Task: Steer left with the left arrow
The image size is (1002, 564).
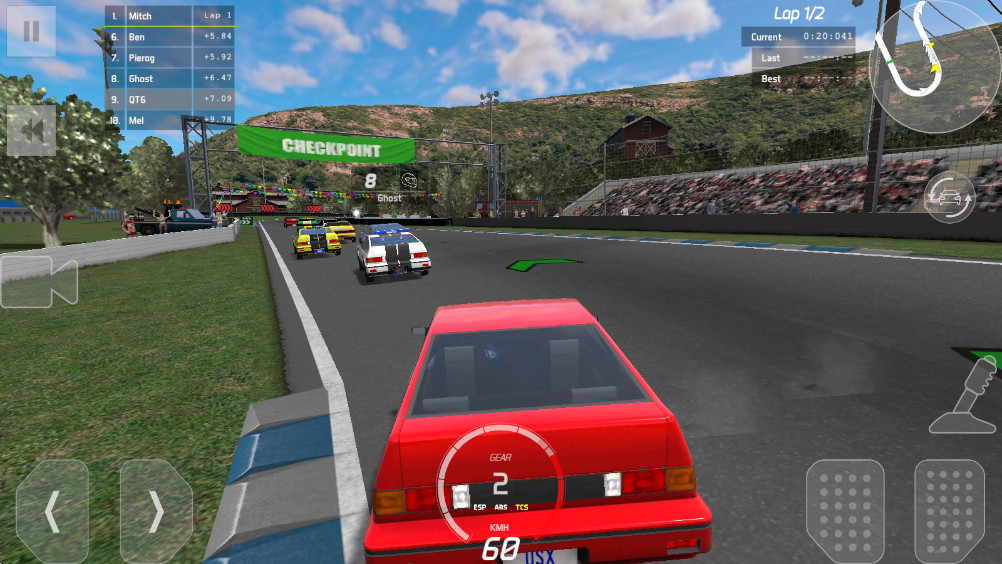Action: pyautogui.click(x=52, y=512)
